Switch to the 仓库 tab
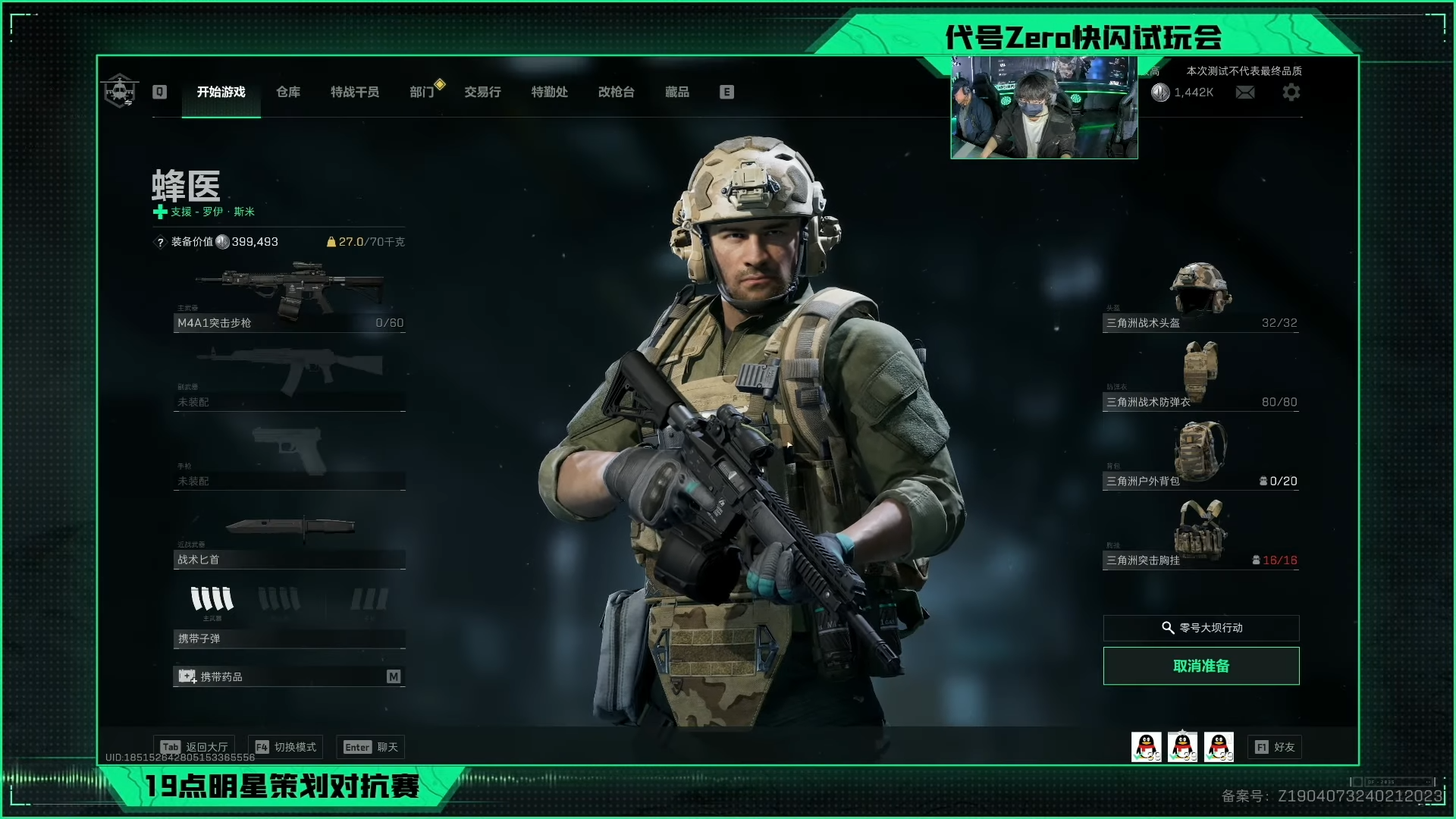Screen dimensions: 1456x819 (x=288, y=92)
